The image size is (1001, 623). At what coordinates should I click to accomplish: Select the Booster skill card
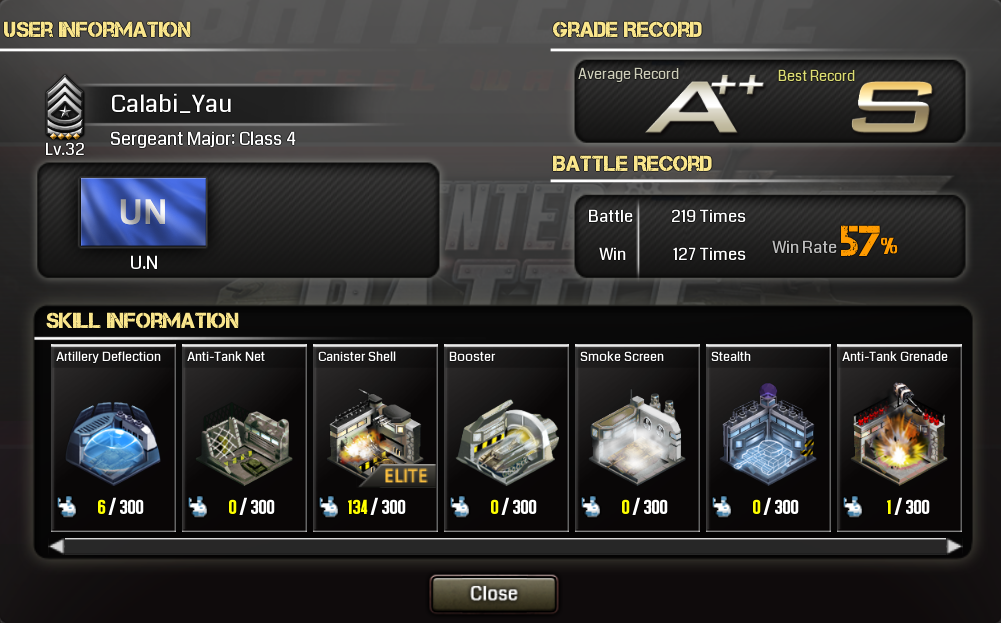tap(506, 438)
